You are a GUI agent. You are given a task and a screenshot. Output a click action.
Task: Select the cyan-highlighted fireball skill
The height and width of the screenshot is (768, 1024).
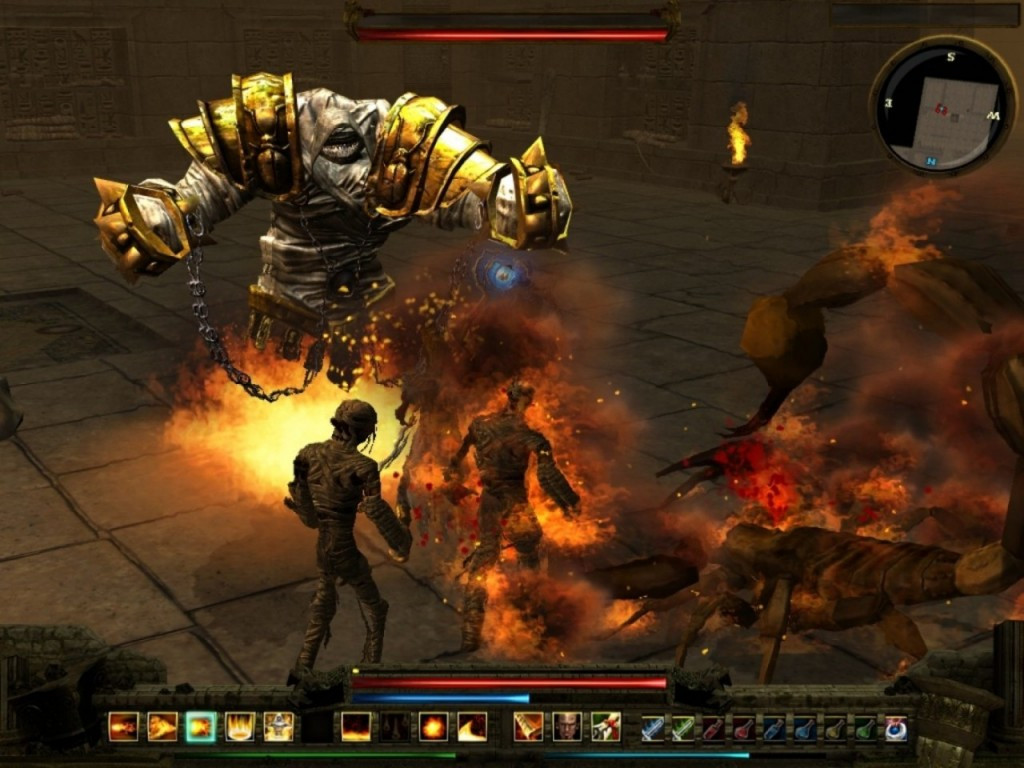pyautogui.click(x=201, y=726)
